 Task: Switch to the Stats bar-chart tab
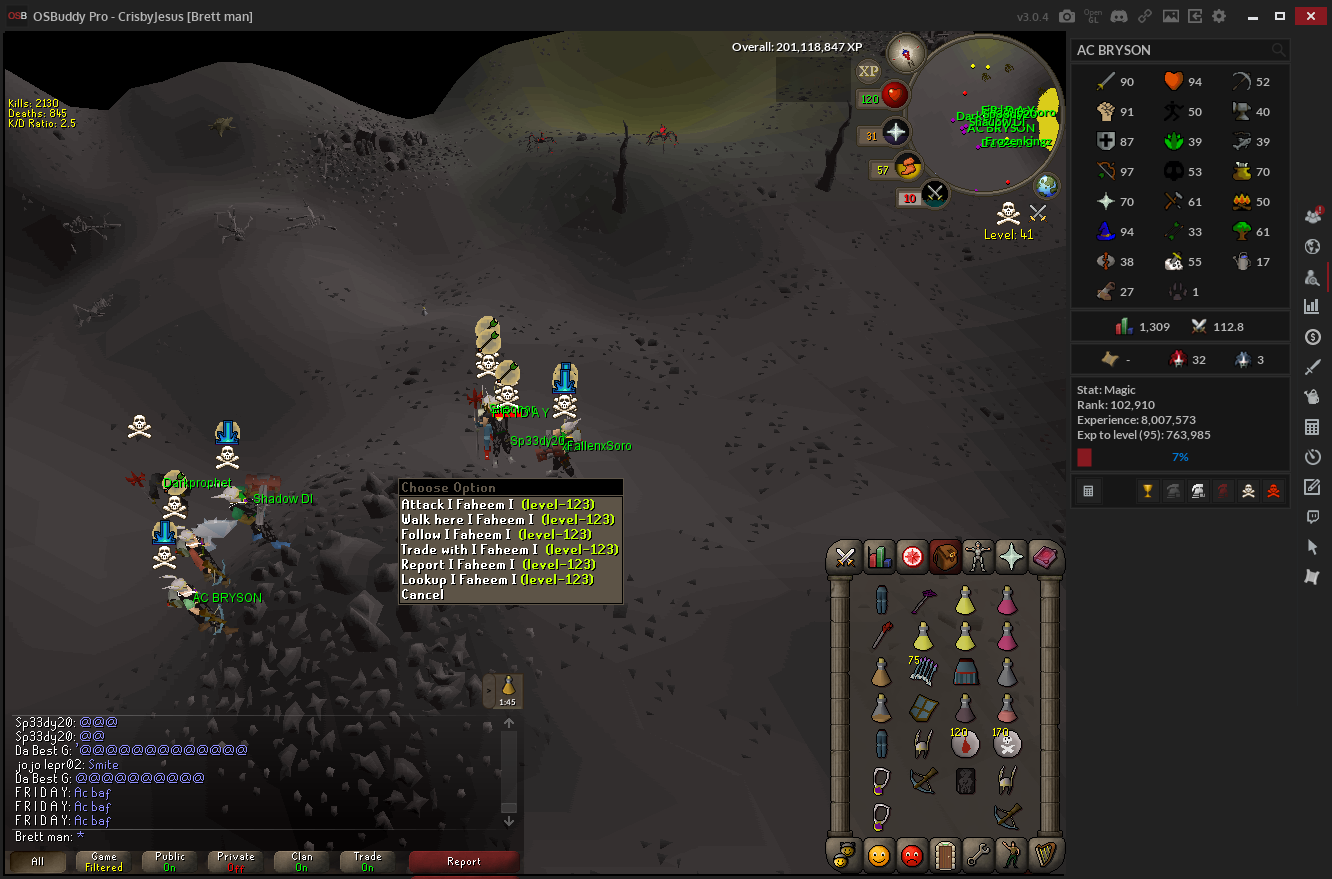[x=879, y=557]
